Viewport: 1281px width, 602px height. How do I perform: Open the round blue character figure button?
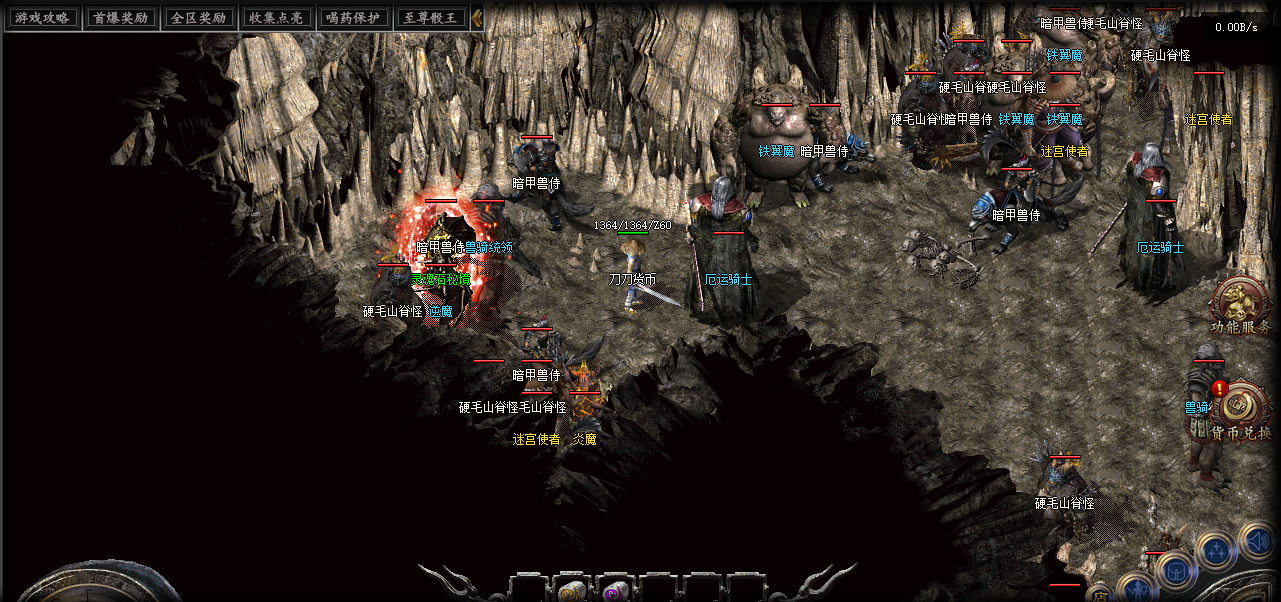[x=1136, y=590]
